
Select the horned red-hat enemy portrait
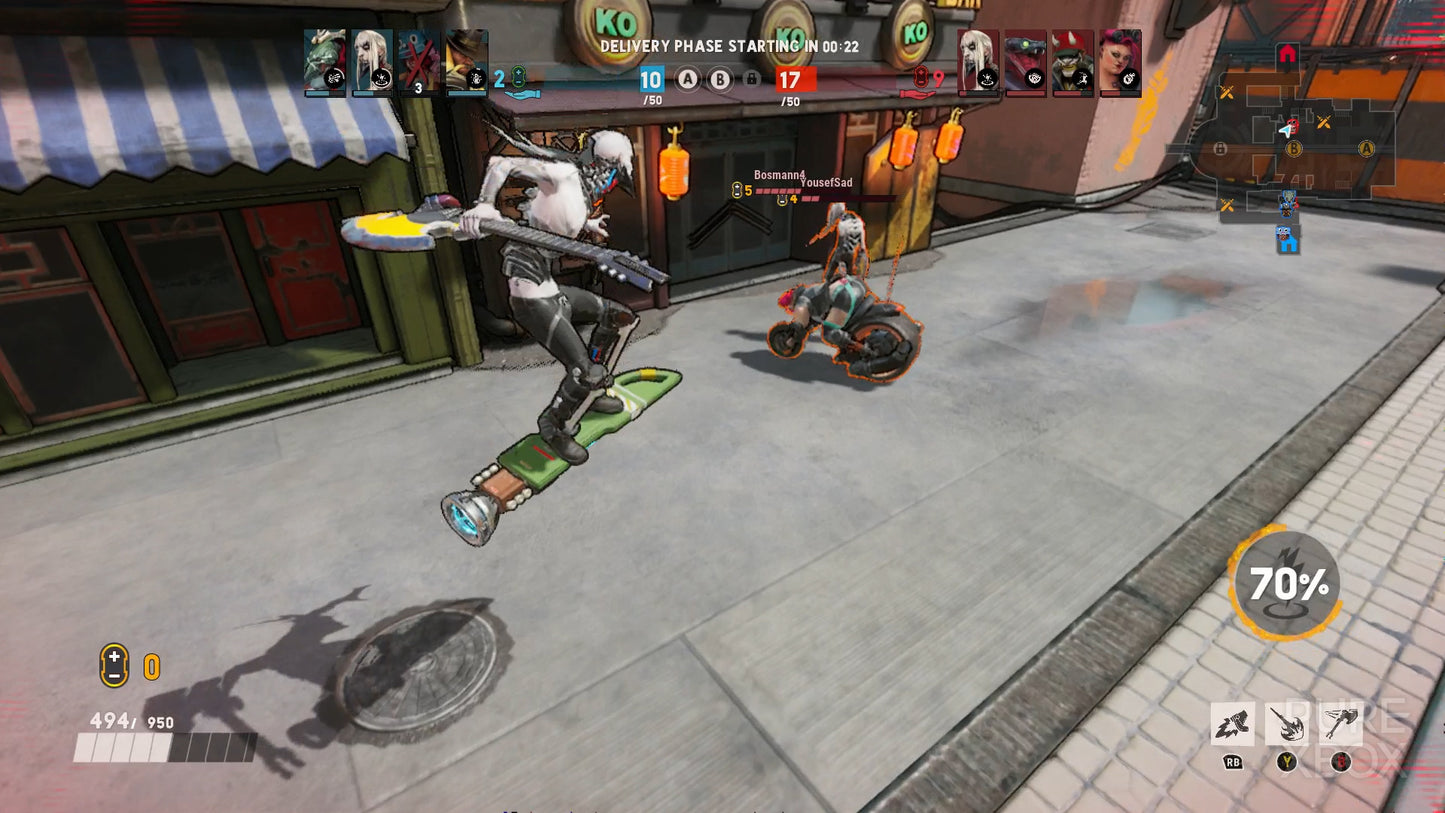1073,62
